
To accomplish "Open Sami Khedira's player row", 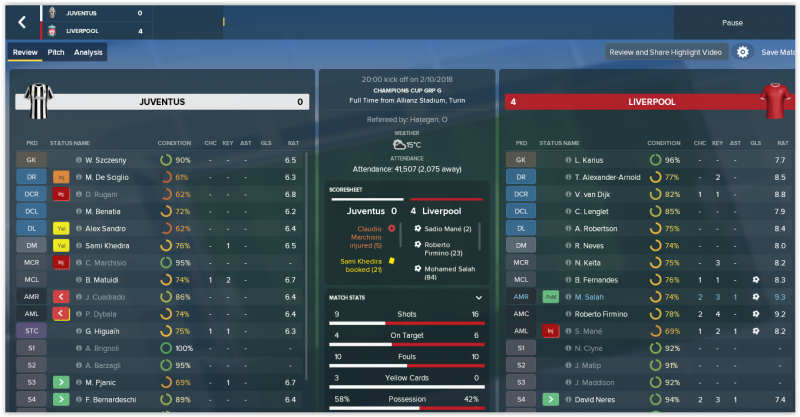I will click(109, 245).
